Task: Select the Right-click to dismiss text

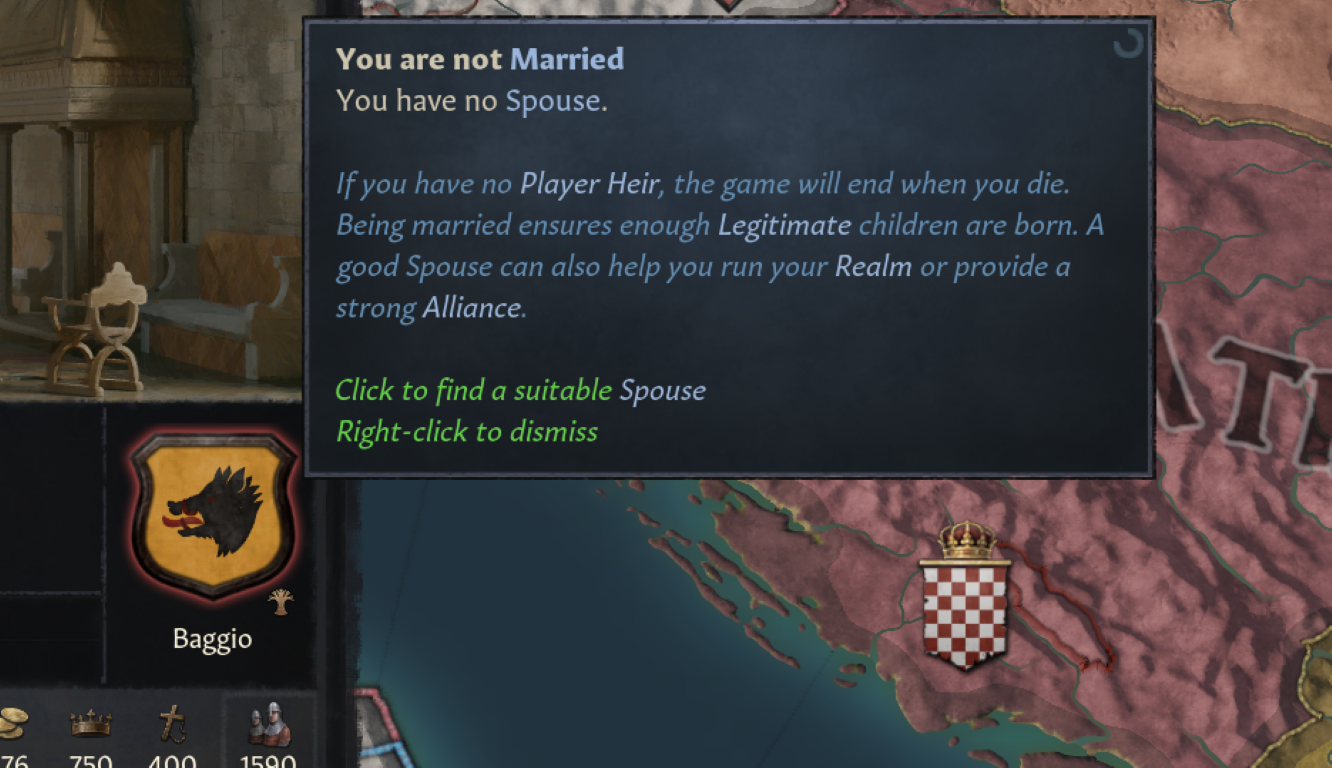Action: coord(466,431)
